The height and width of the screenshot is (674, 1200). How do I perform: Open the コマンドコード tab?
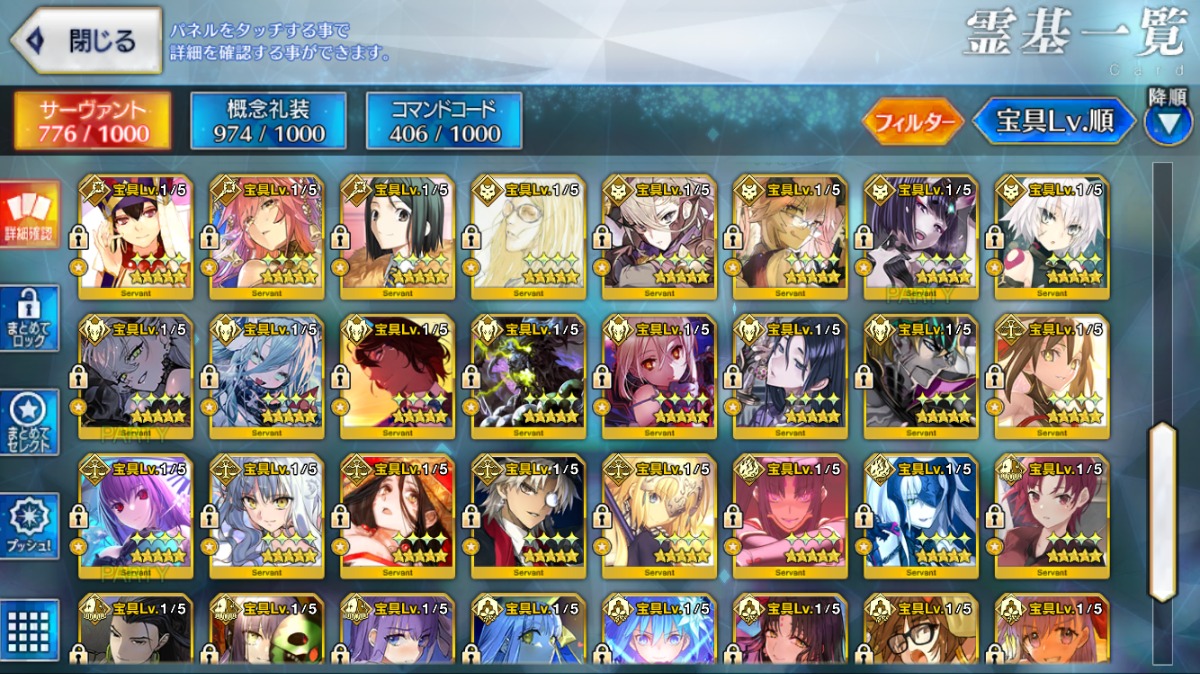(444, 122)
